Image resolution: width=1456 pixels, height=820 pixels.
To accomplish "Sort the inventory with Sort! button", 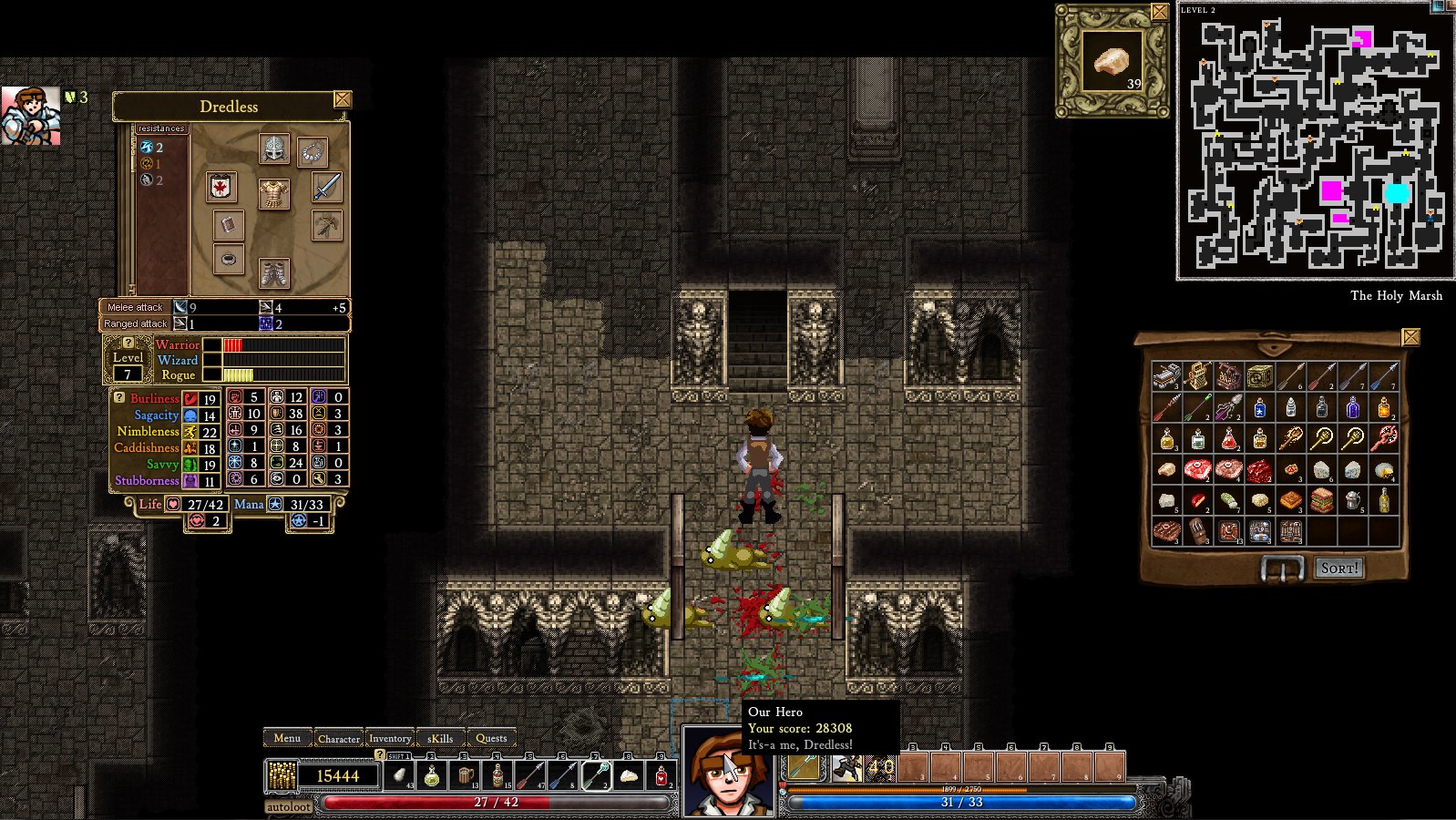I will coord(1339,568).
